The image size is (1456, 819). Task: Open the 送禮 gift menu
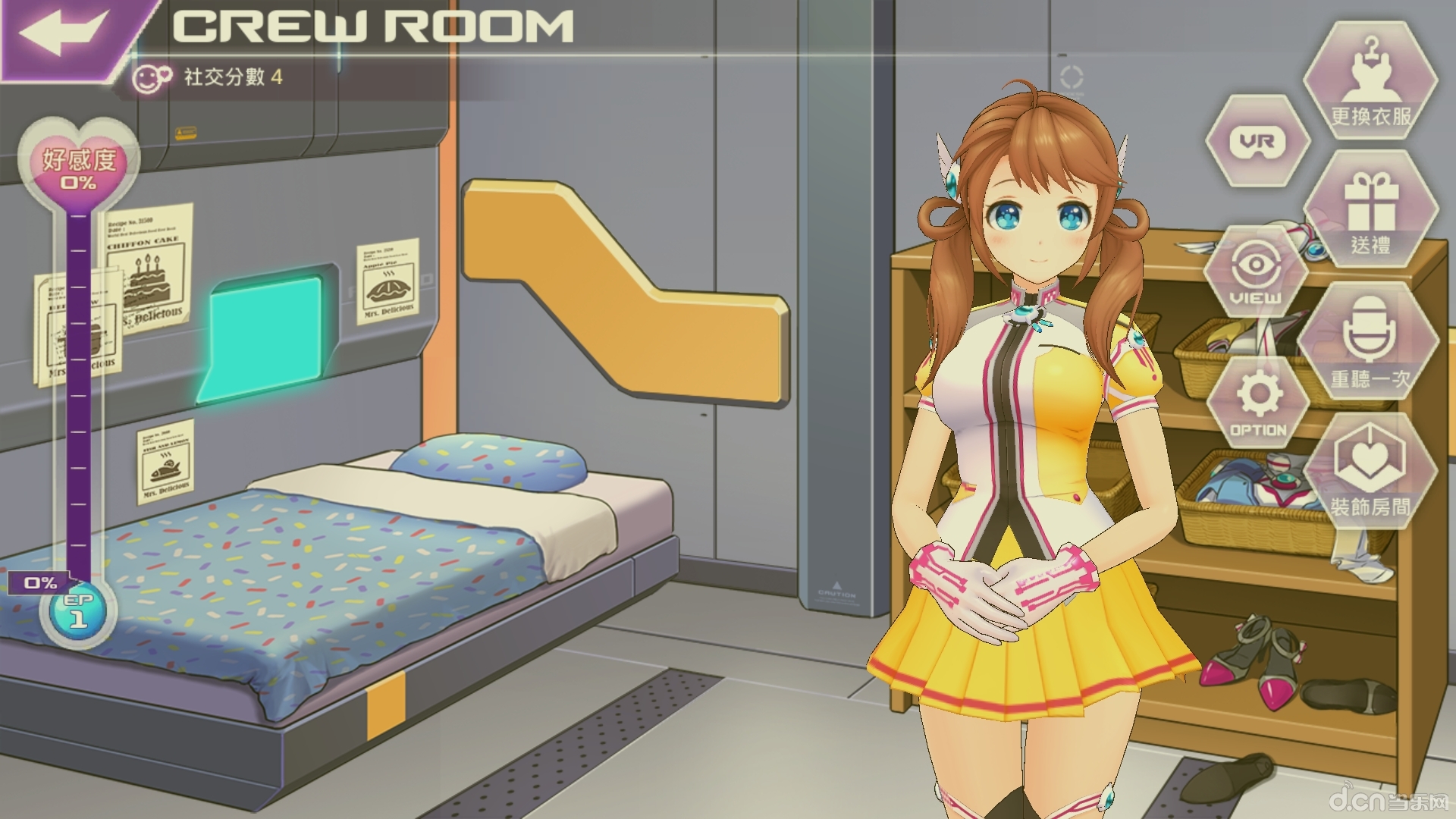(x=1370, y=211)
